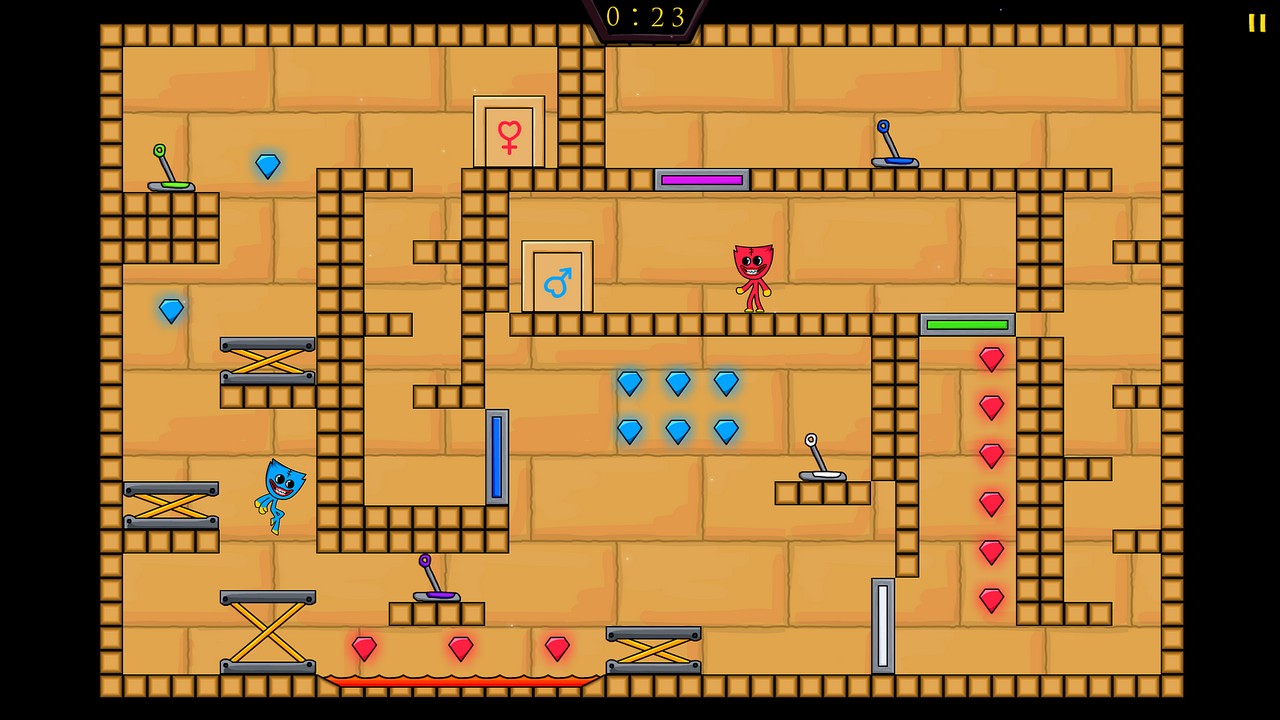Viewport: 1280px width, 720px height.
Task: Click the 0:23 timer display
Action: [643, 17]
